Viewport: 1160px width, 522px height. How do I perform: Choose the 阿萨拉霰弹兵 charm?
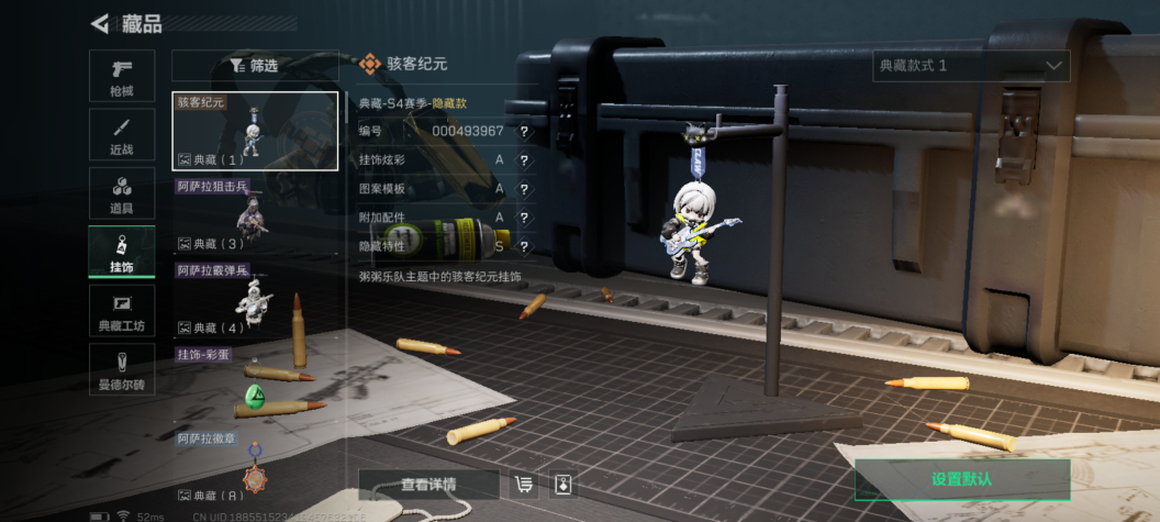pyautogui.click(x=255, y=299)
